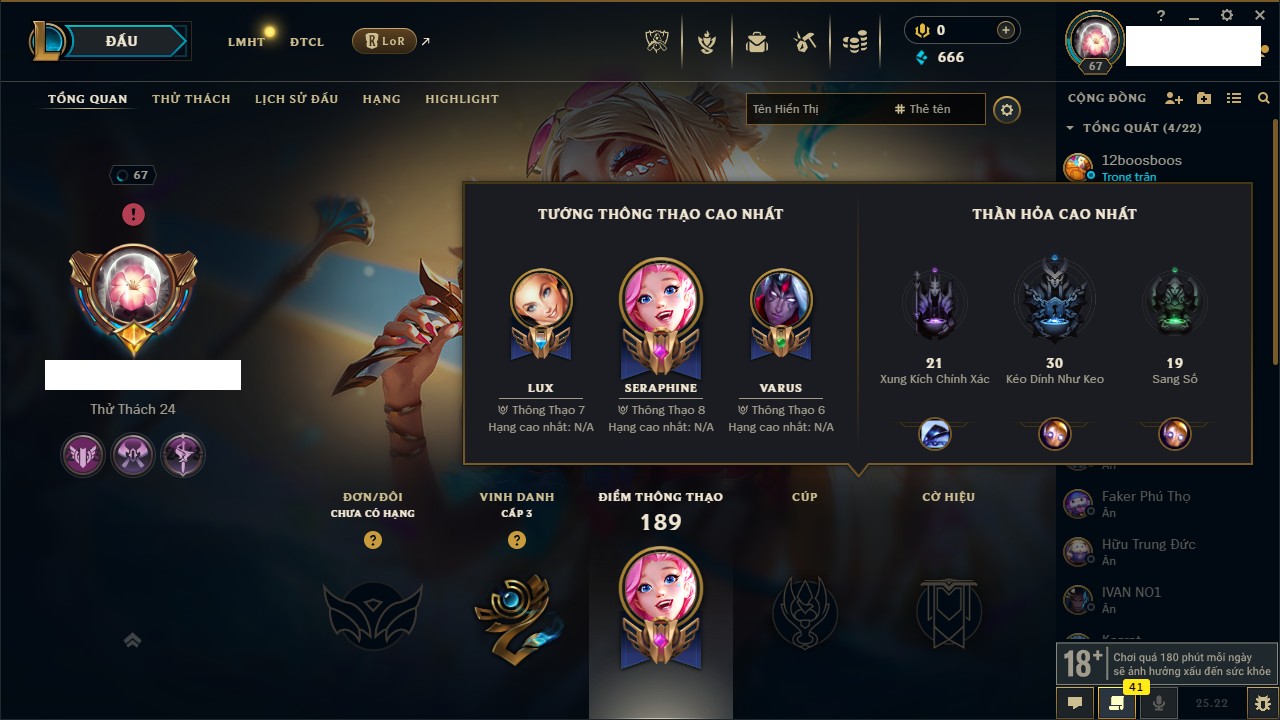Collapse the TỔNG QUÁT friends group

[1070, 128]
